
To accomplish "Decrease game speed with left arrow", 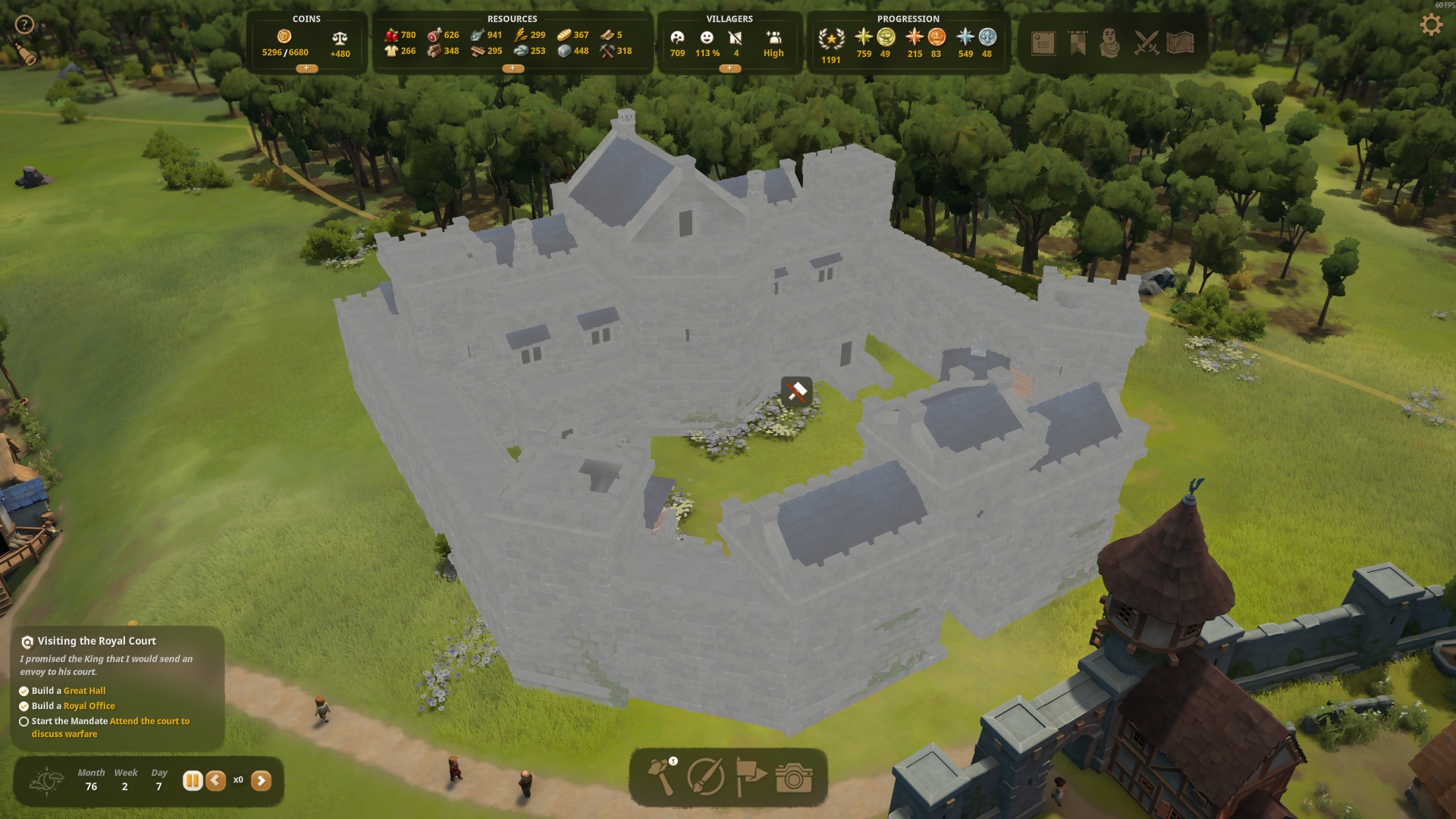I will [x=216, y=780].
